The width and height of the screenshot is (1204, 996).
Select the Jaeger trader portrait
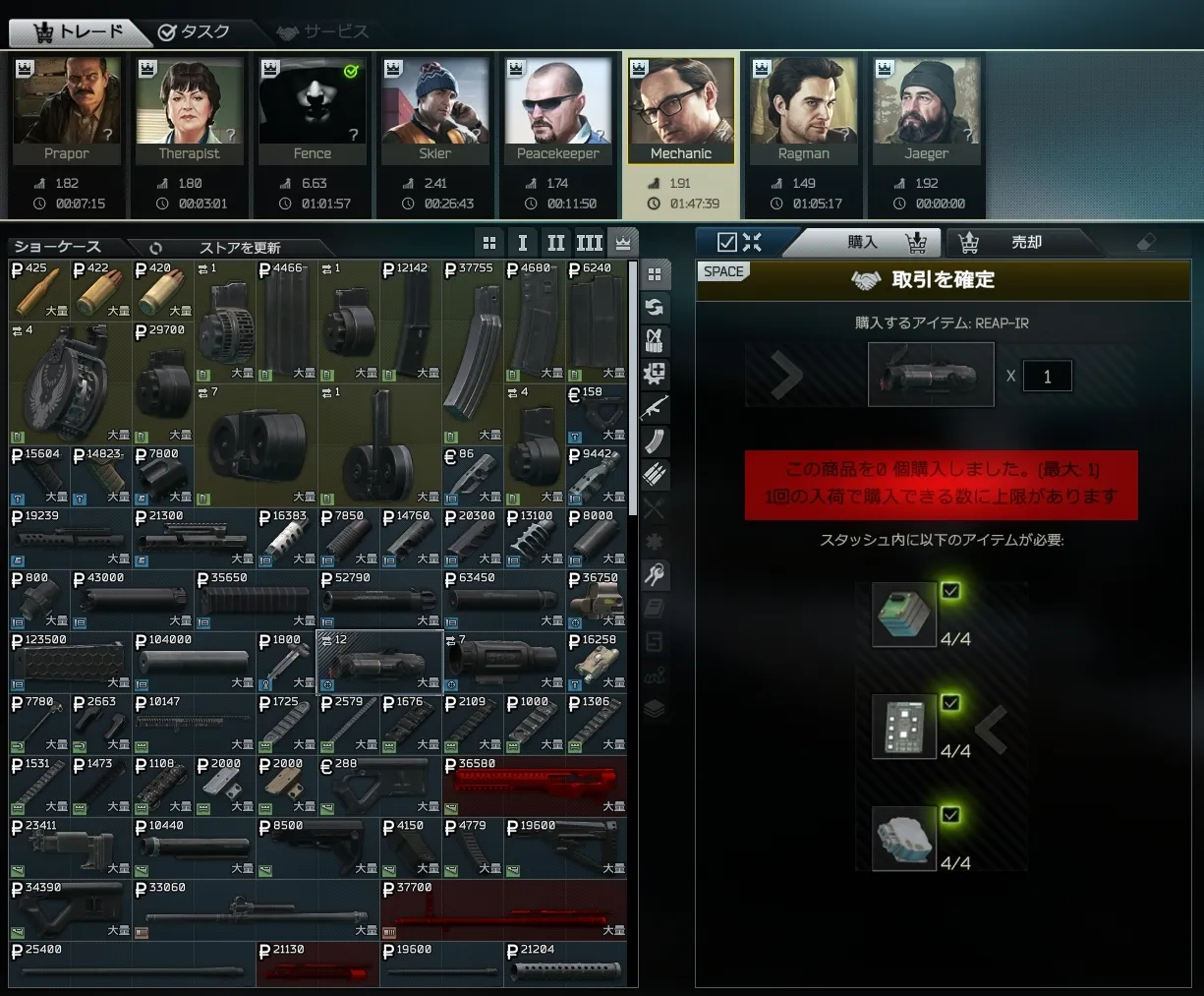927,110
